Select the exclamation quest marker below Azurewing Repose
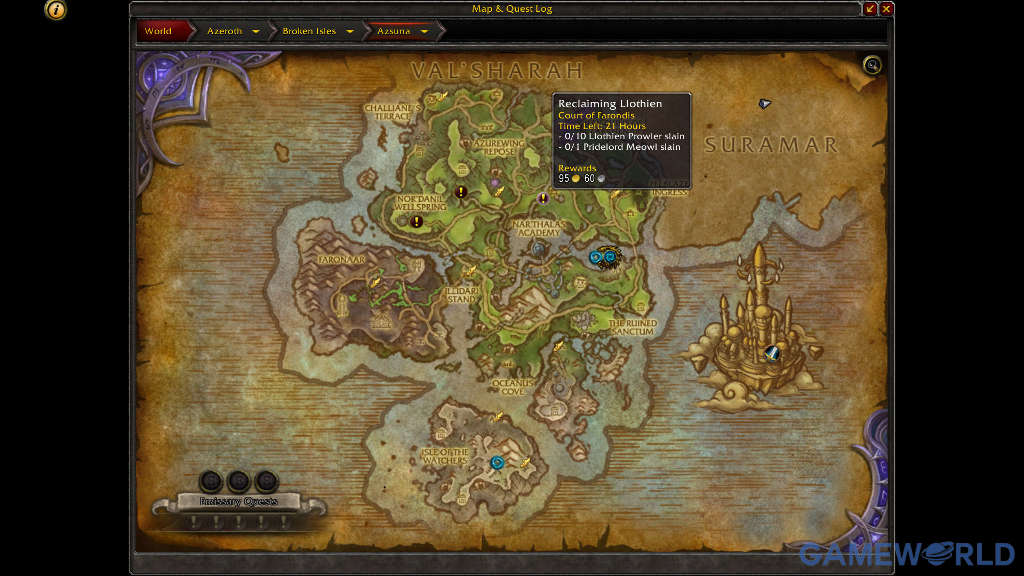This screenshot has width=1024, height=576. click(x=461, y=191)
